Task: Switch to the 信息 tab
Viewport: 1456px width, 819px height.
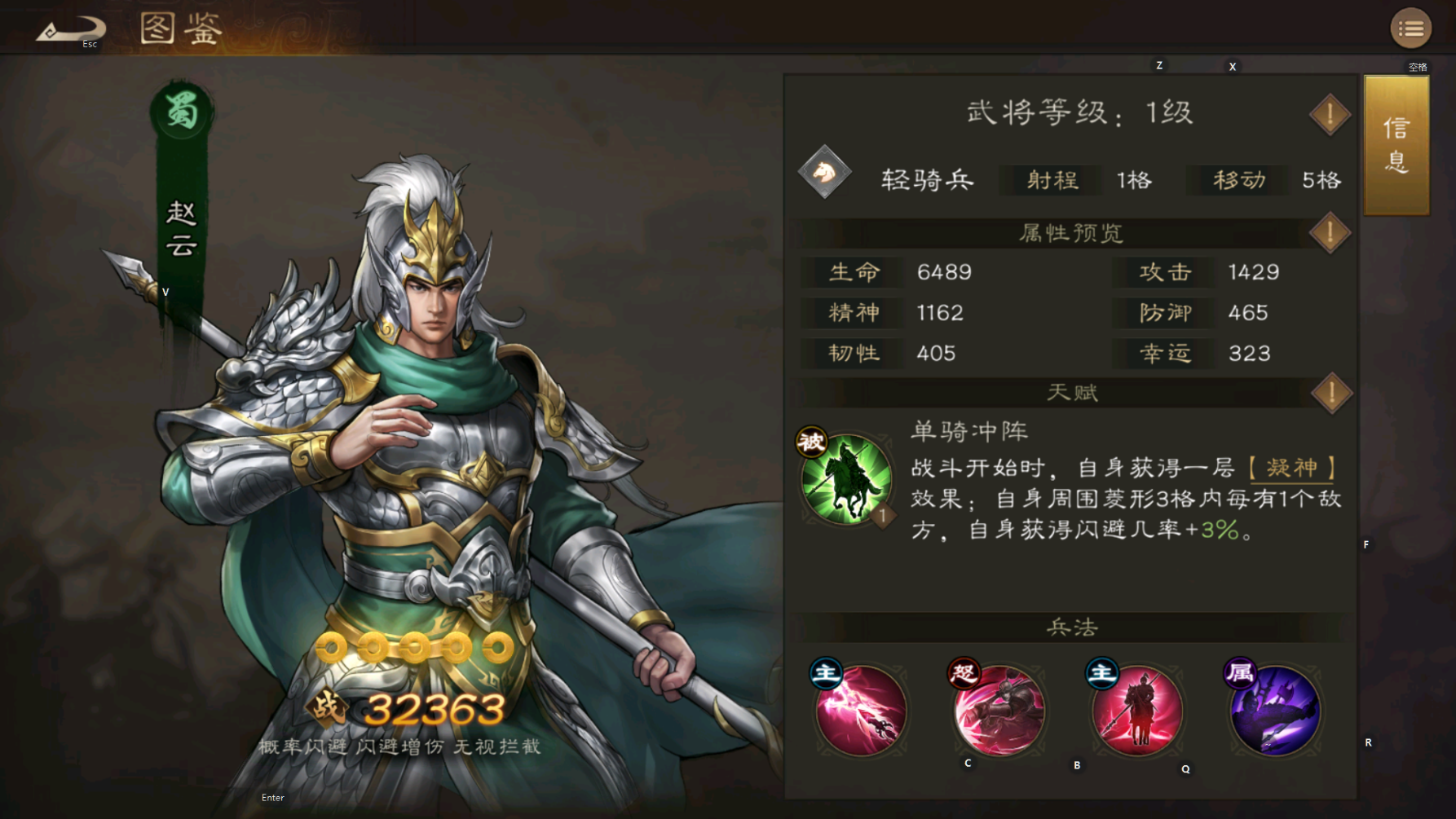Action: [x=1396, y=145]
